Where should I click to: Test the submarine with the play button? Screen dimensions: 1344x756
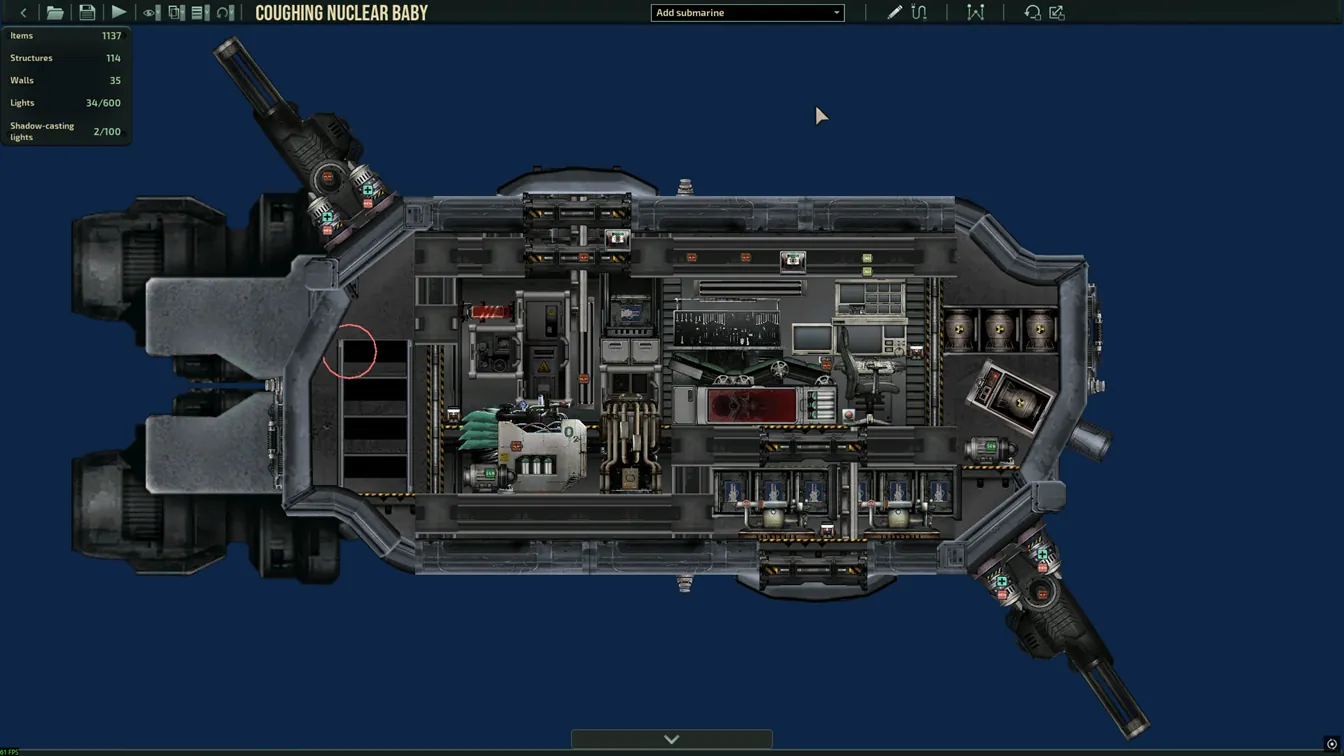tap(119, 13)
